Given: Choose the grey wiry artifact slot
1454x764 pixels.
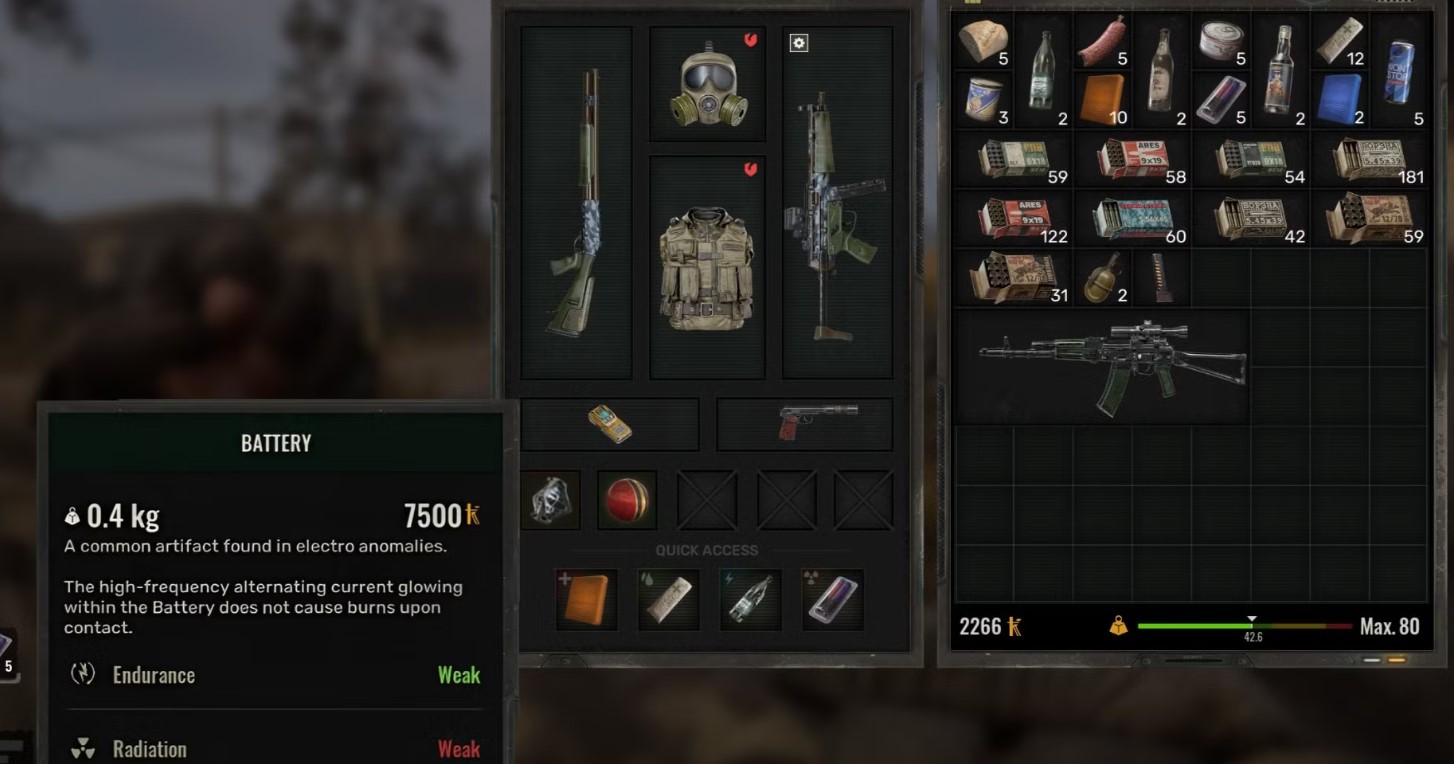Looking at the screenshot, I should 550,499.
